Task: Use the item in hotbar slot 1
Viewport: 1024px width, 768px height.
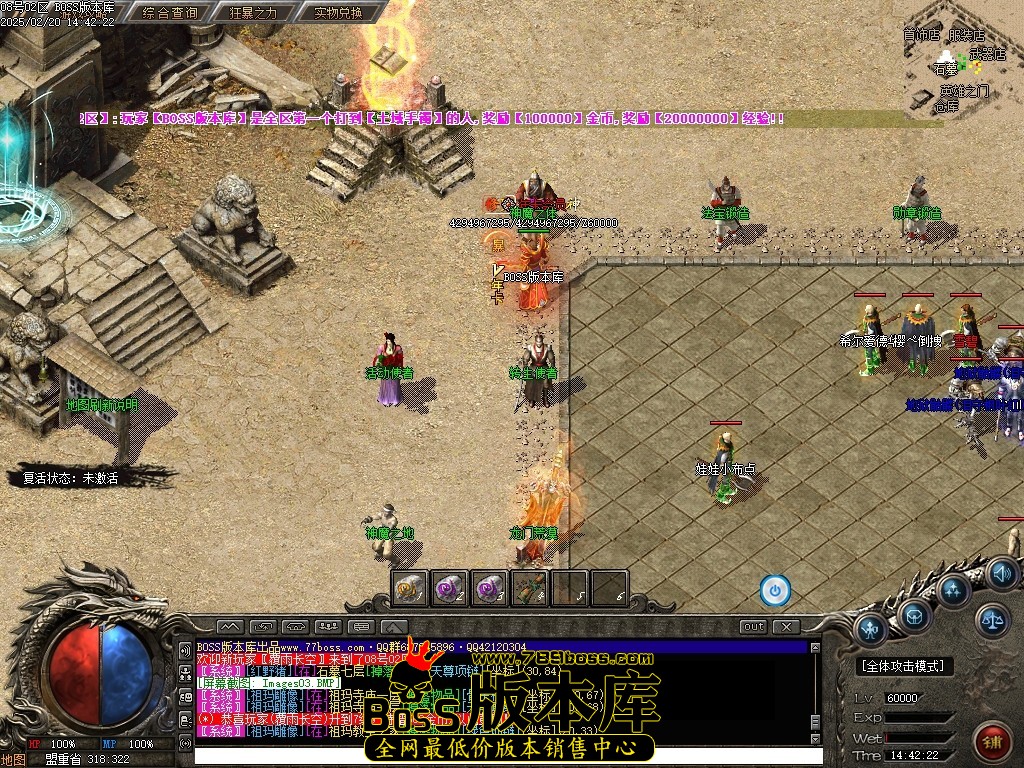Action: point(410,588)
